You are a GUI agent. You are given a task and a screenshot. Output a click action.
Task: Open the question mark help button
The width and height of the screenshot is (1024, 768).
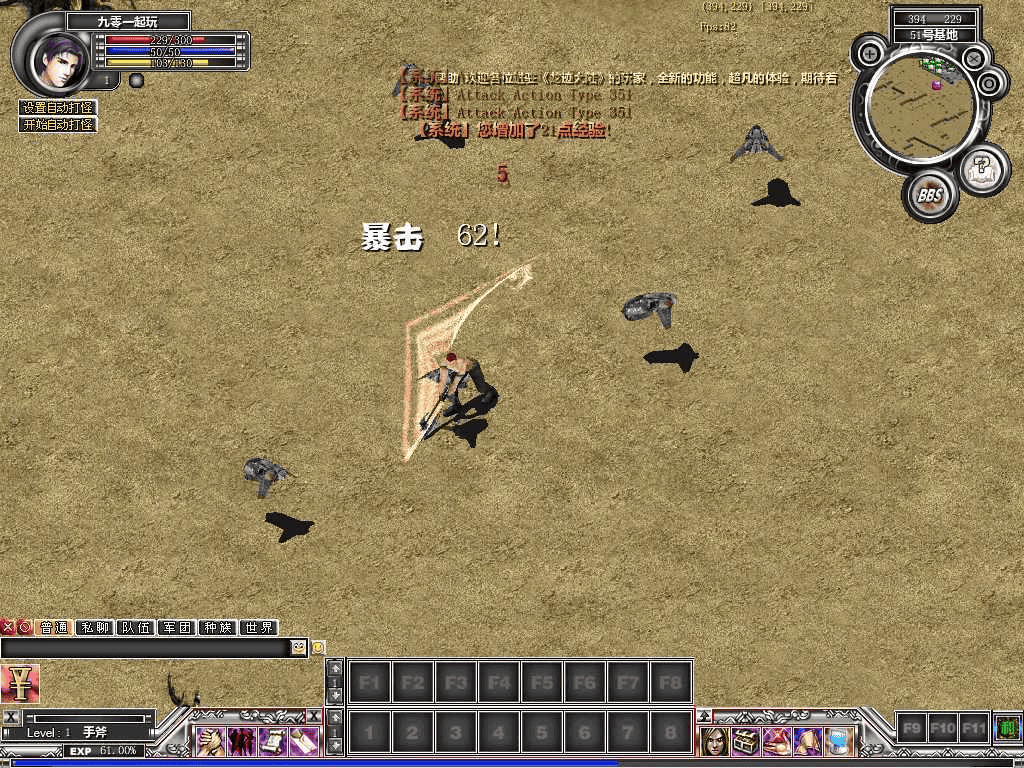coord(983,168)
